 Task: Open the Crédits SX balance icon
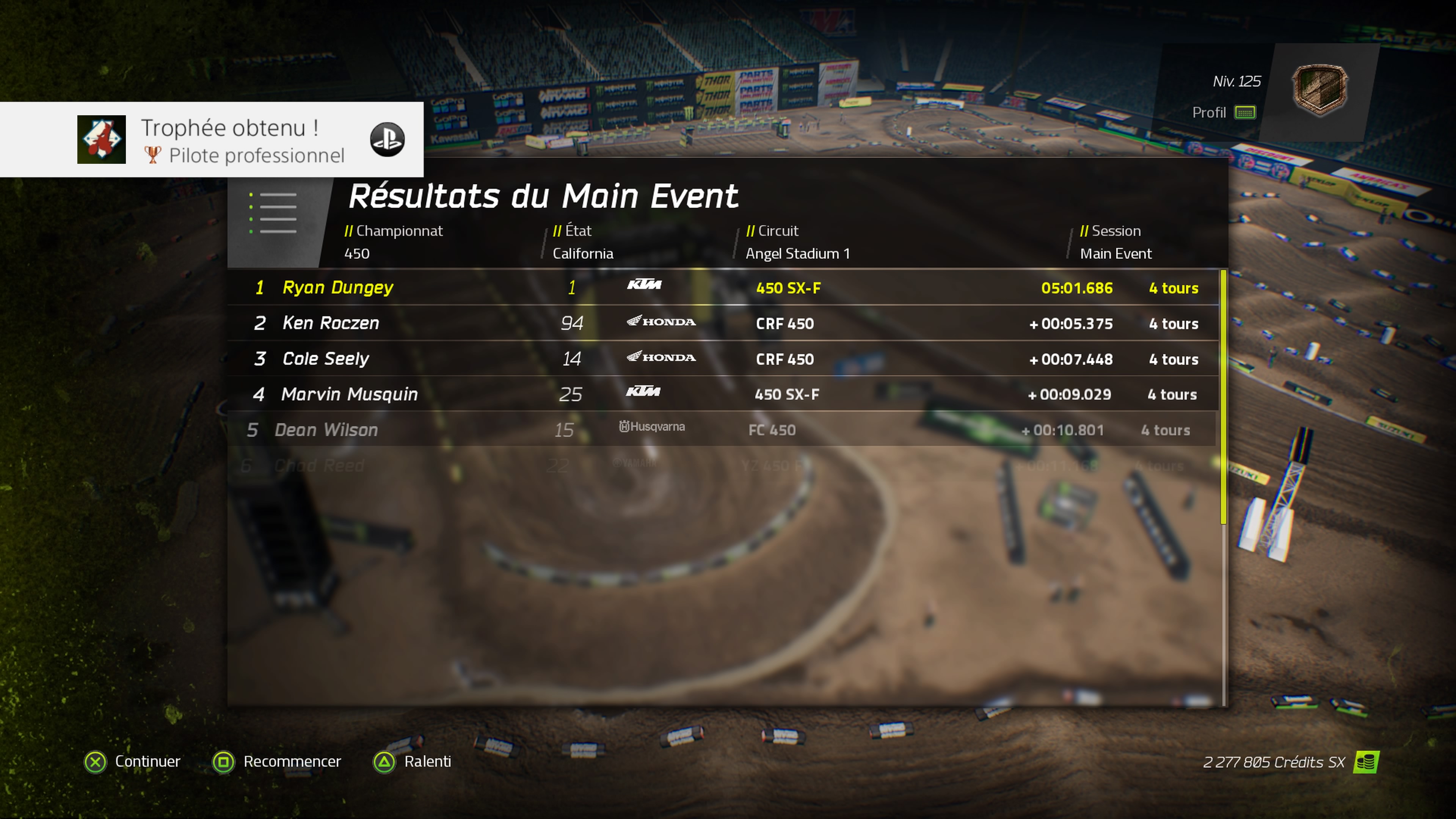click(1365, 762)
